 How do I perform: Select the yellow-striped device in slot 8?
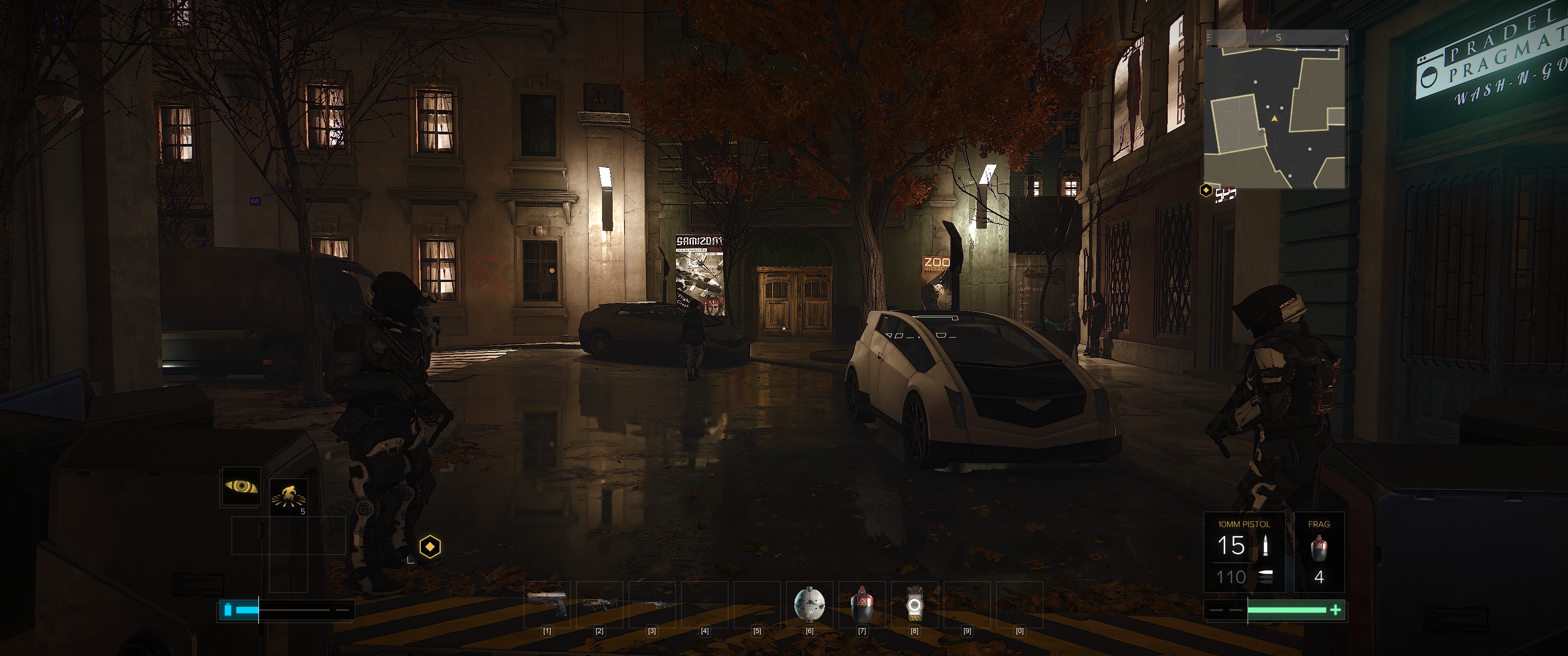[x=913, y=604]
